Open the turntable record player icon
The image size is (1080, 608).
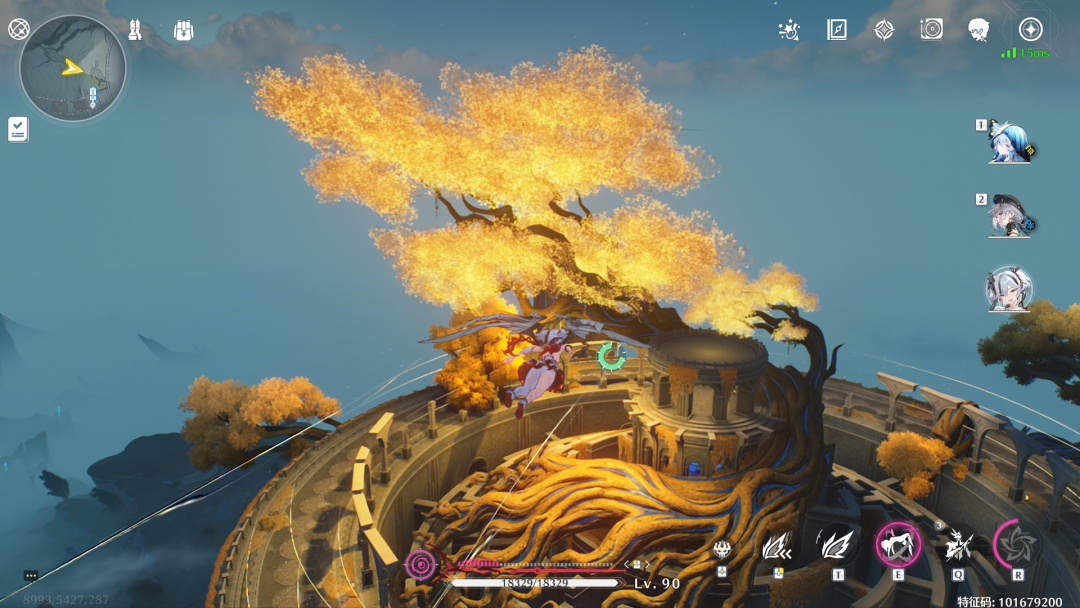pyautogui.click(x=931, y=30)
